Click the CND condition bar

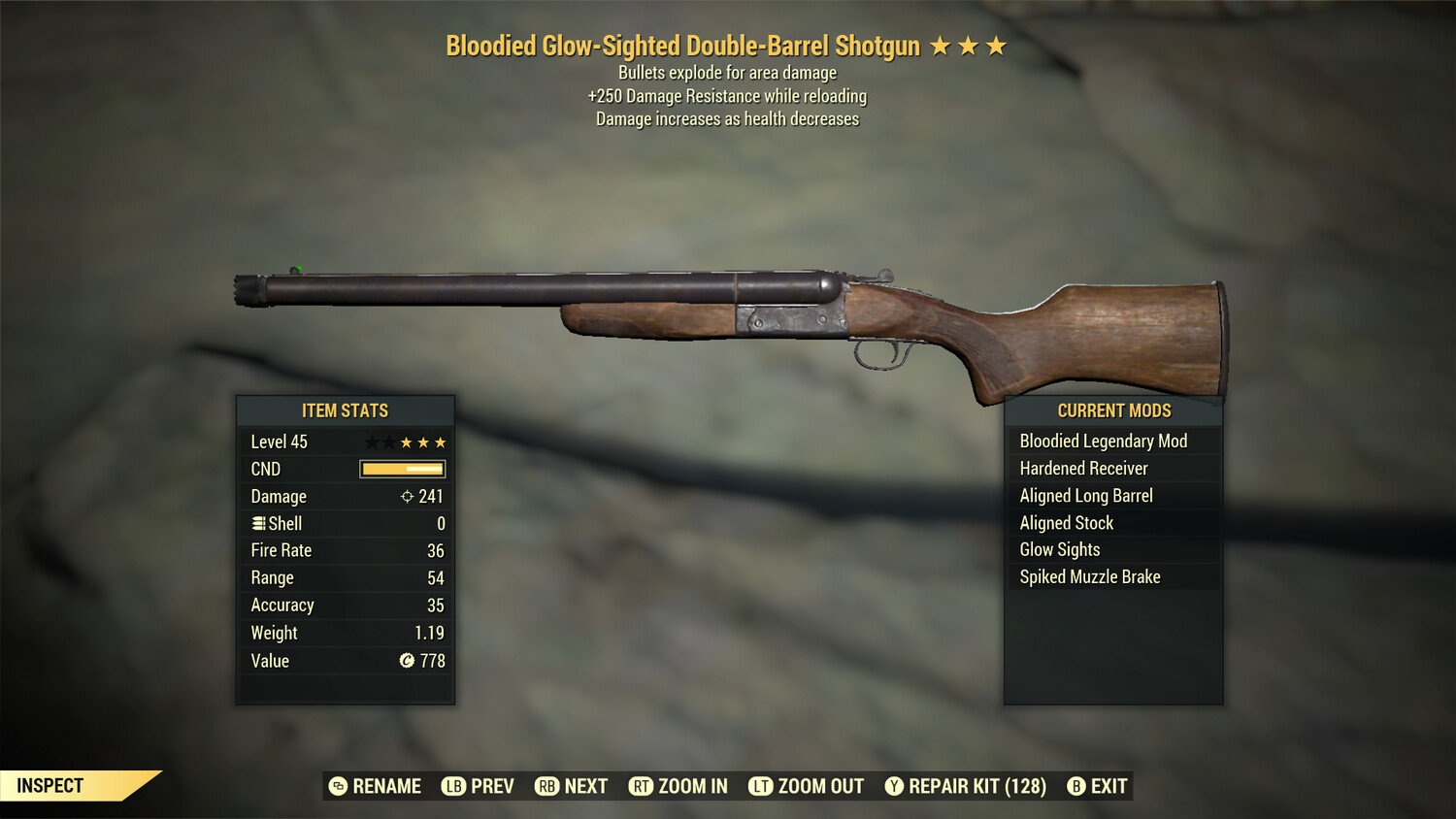click(x=401, y=469)
